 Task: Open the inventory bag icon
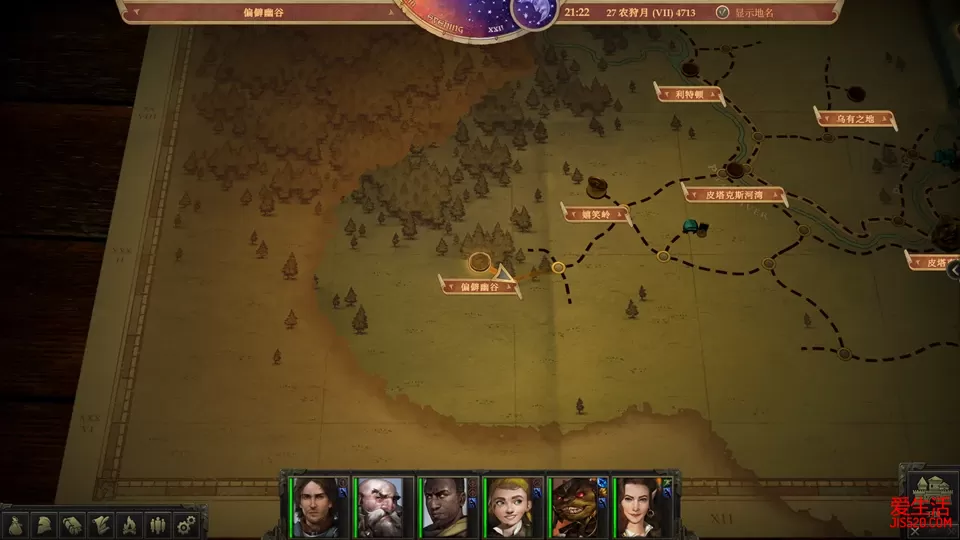(17, 524)
